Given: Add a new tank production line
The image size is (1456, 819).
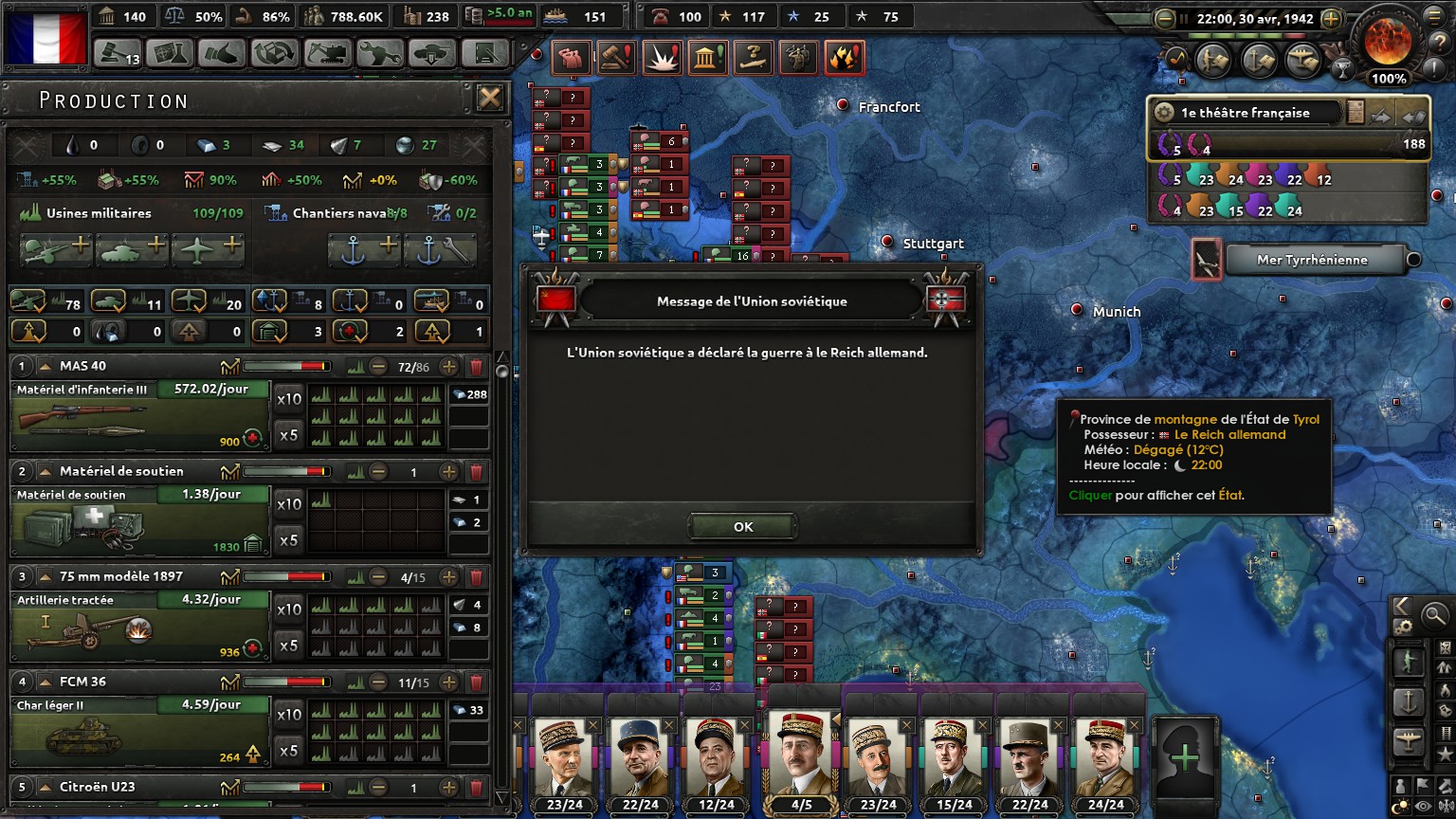Looking at the screenshot, I should [x=132, y=249].
